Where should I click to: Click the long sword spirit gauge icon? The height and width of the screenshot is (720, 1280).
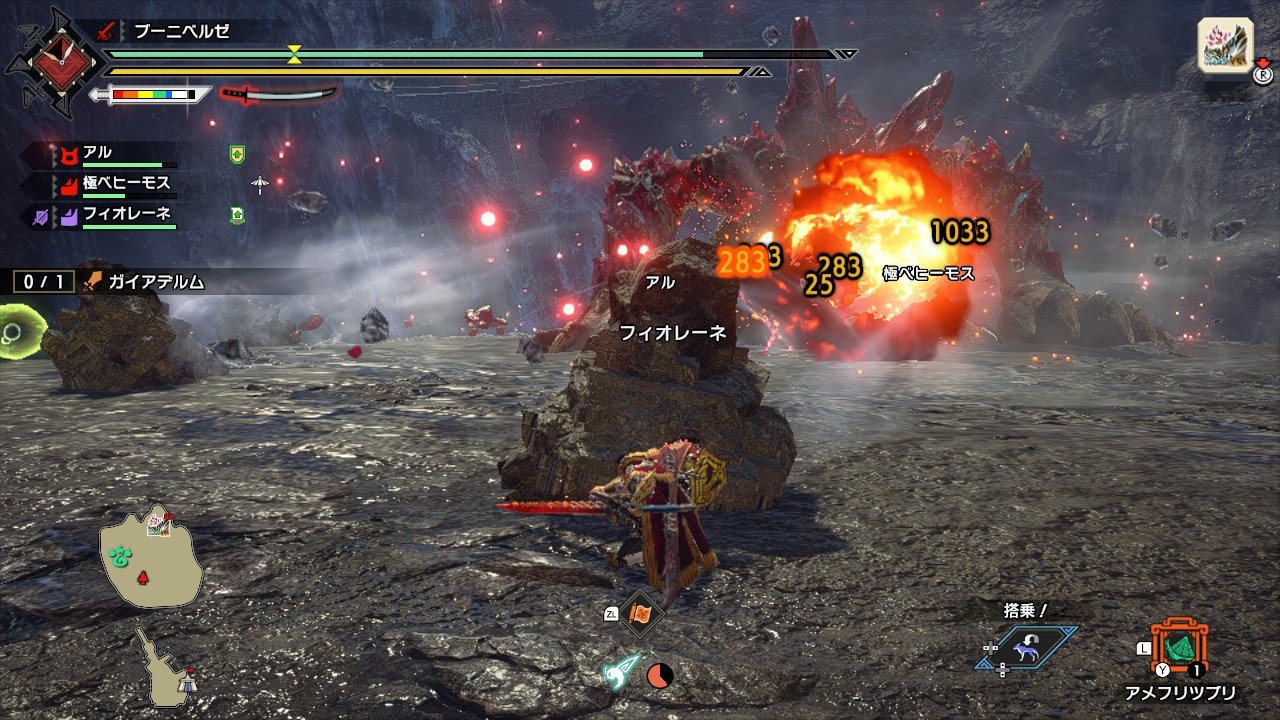[x=279, y=94]
